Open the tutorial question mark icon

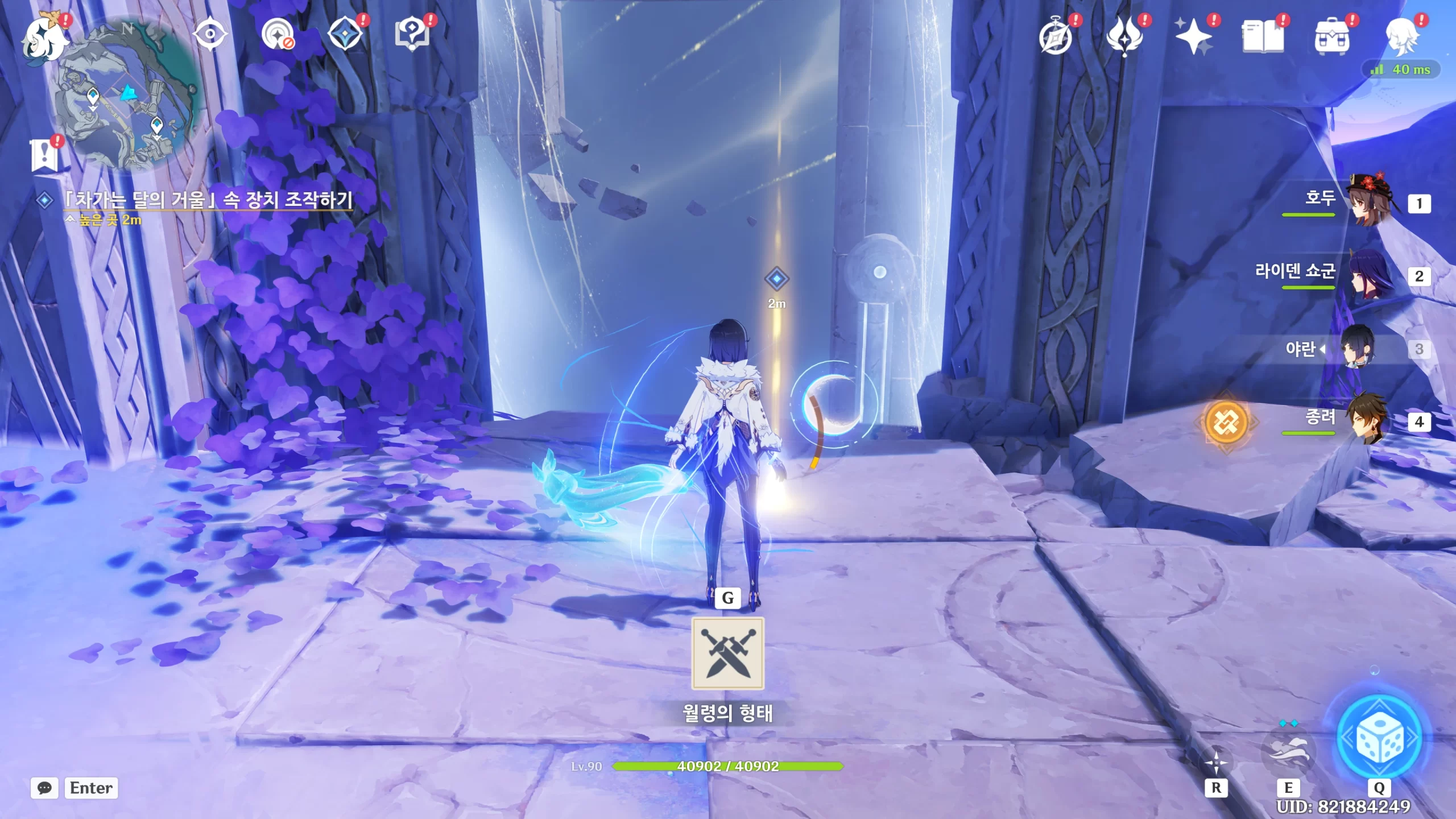(x=412, y=34)
